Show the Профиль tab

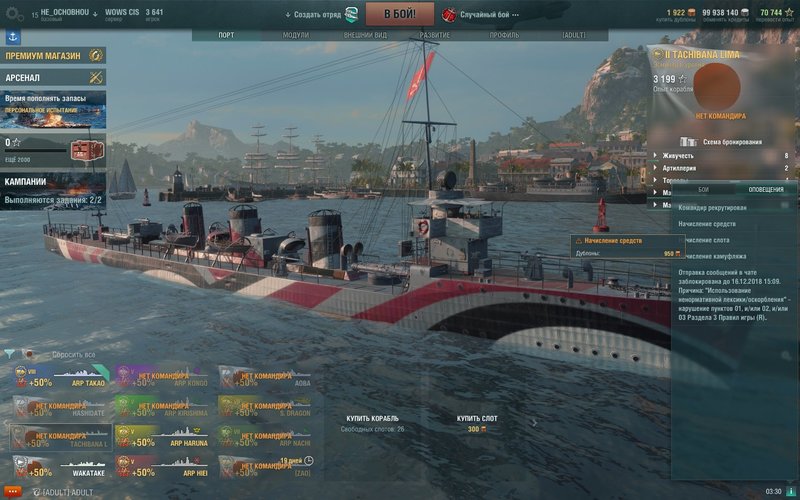pyautogui.click(x=504, y=35)
